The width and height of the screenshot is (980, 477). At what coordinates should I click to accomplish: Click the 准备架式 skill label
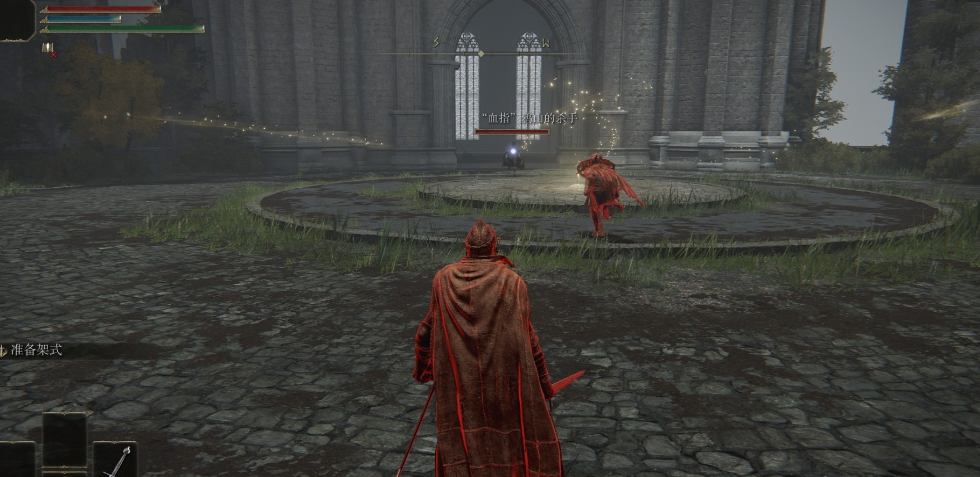pyautogui.click(x=36, y=350)
